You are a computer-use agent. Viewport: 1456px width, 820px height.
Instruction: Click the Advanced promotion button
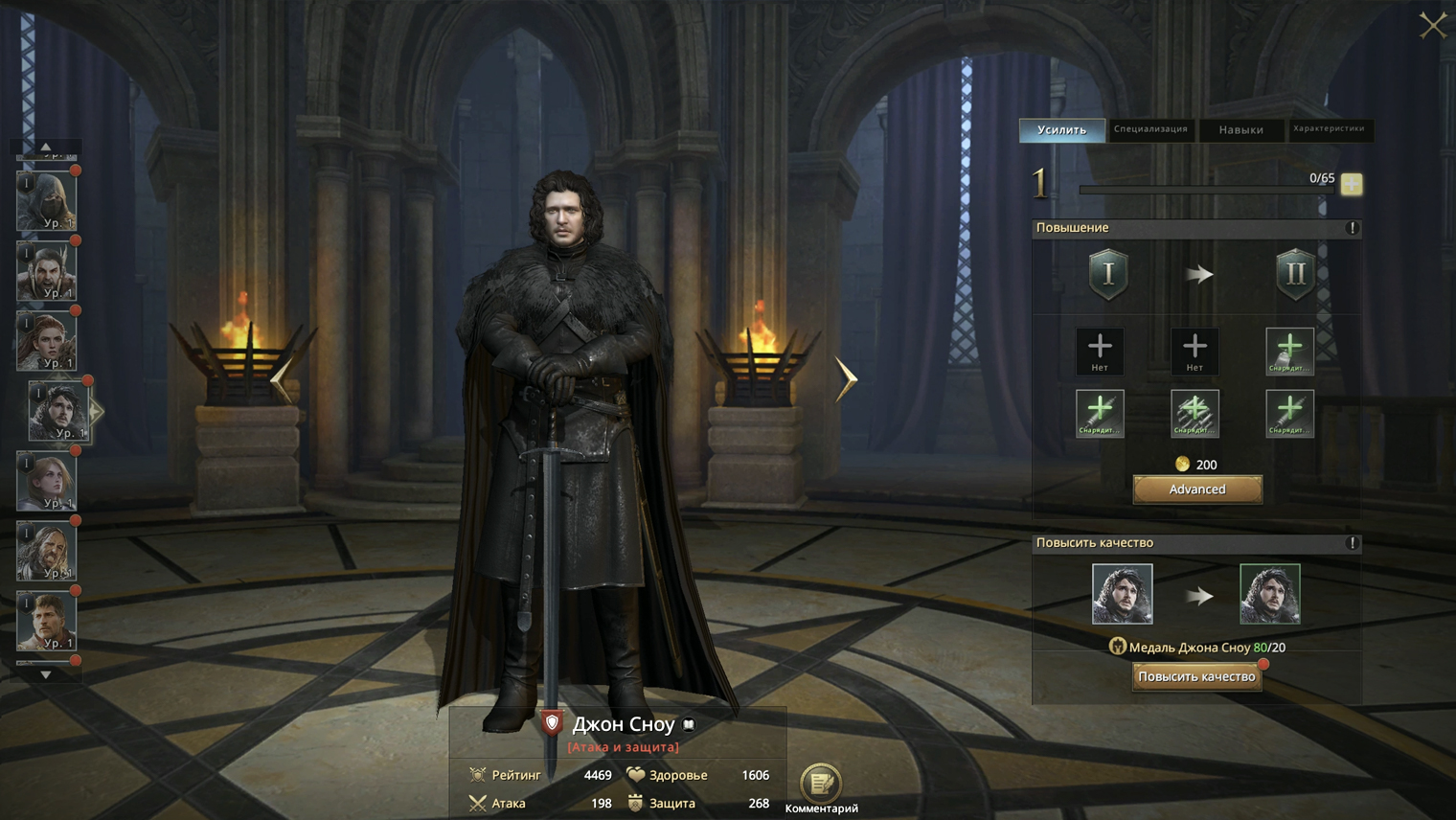(x=1197, y=490)
